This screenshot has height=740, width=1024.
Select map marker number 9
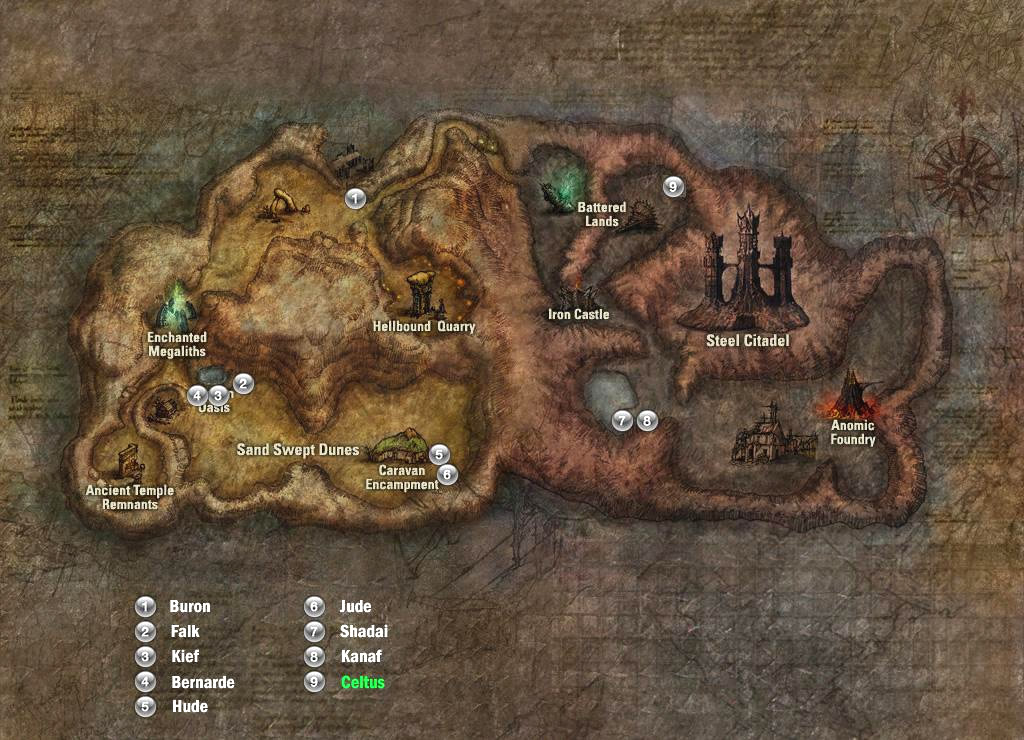point(673,186)
